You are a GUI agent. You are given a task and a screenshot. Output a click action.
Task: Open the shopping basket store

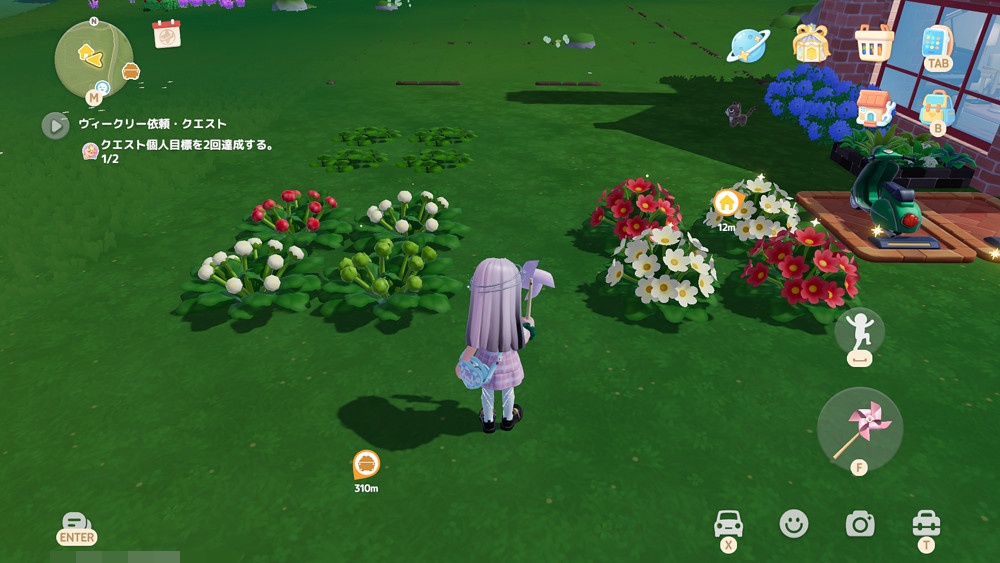(x=874, y=43)
